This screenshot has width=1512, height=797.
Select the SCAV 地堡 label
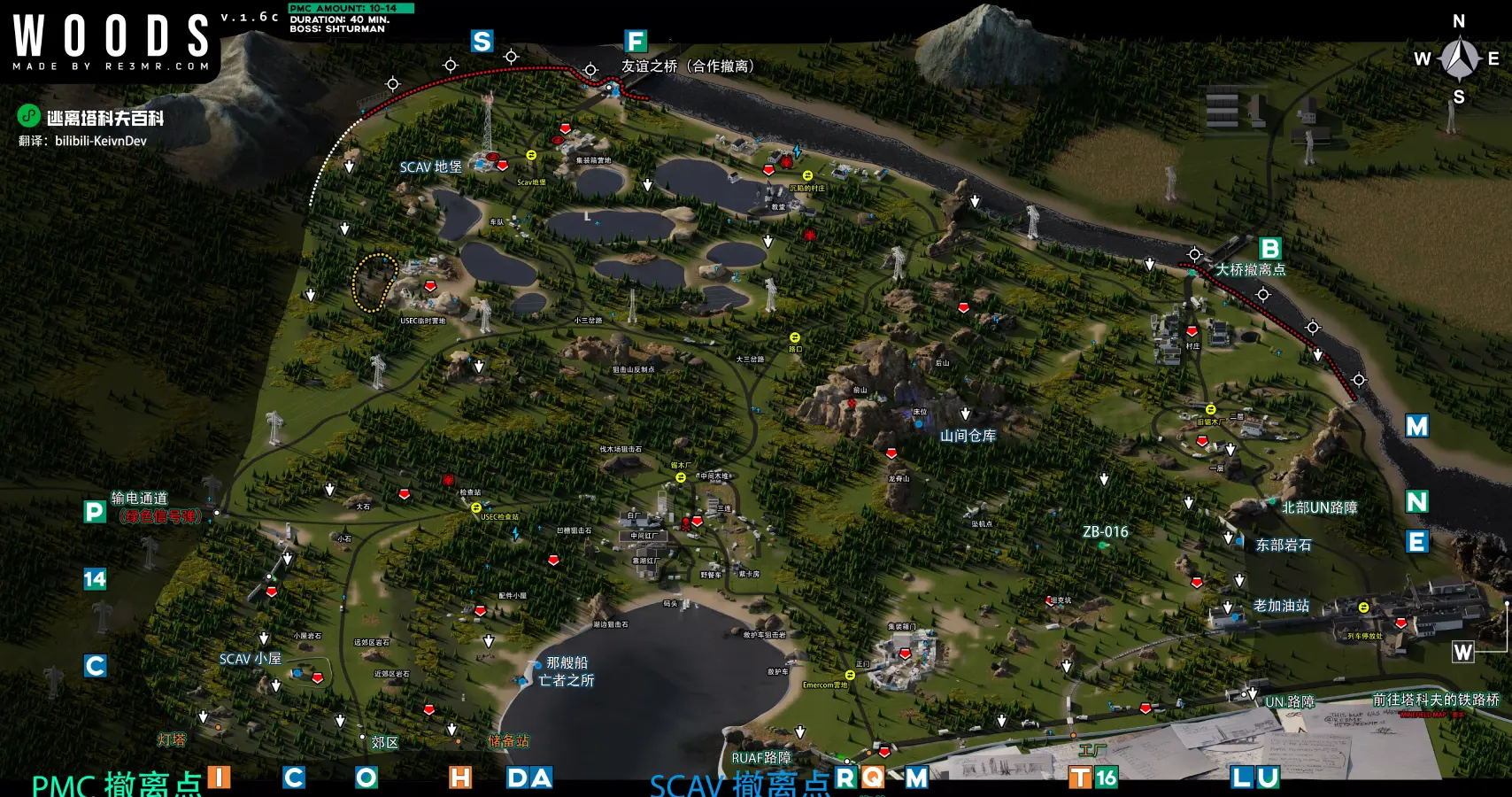(x=430, y=166)
